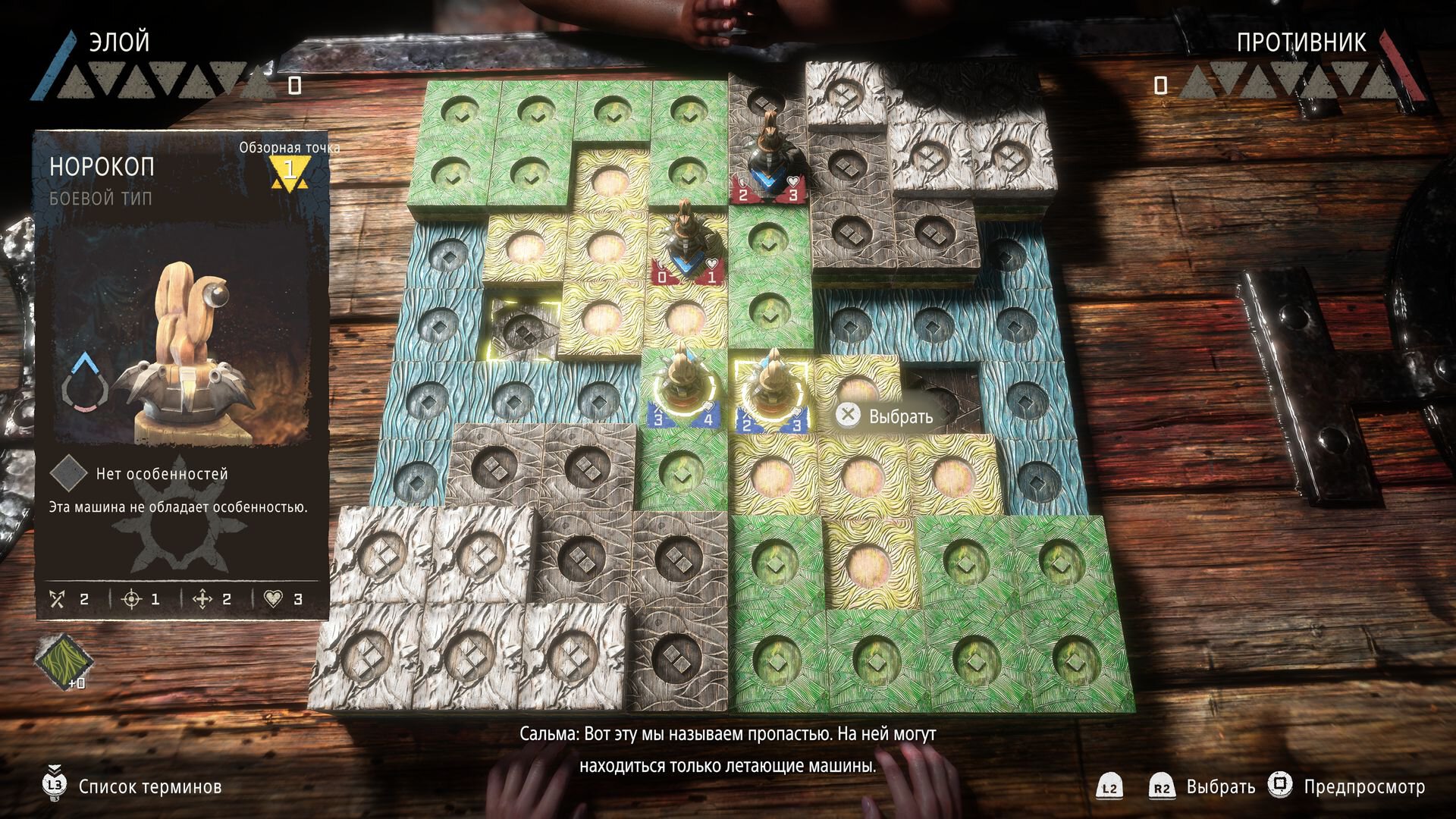Image resolution: width=1456 pixels, height=819 pixels.
Task: Activate the Предпросмотр preview option
Action: coord(1363,786)
